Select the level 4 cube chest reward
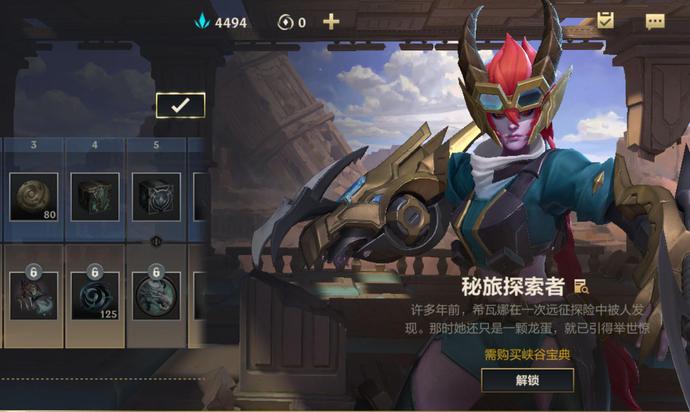Viewport: 690px width, 412px height. tap(95, 196)
